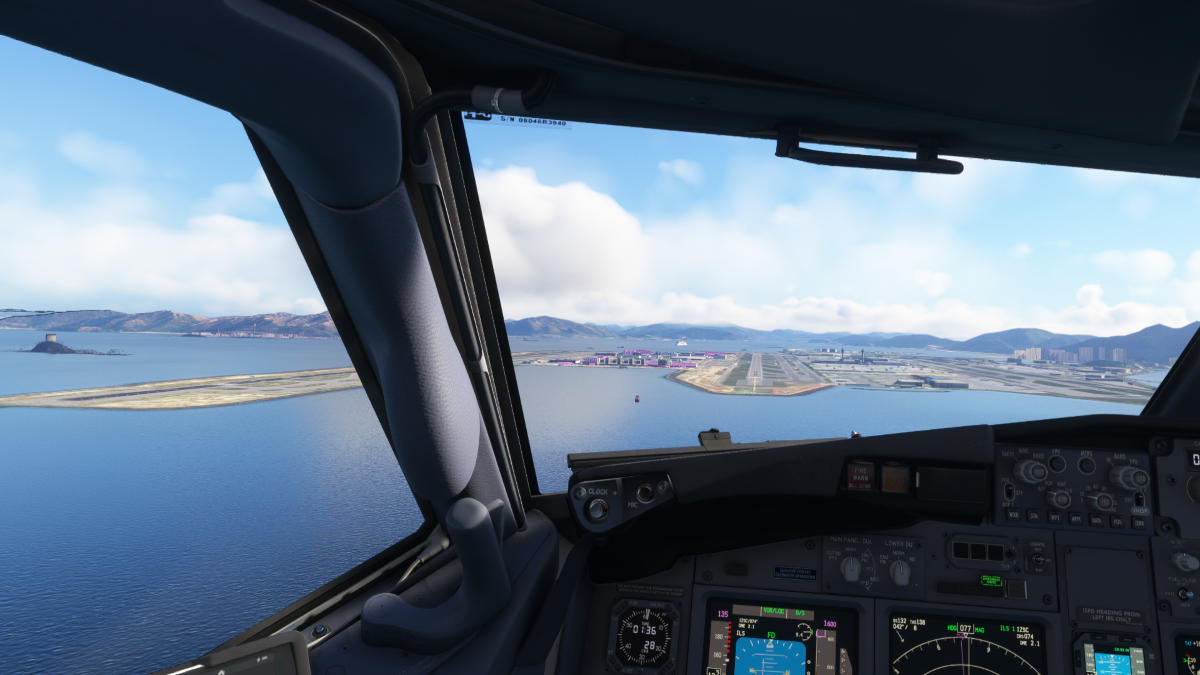Toggle the ARPT map button
Screen dimensions: 1200x675
point(1076,520)
